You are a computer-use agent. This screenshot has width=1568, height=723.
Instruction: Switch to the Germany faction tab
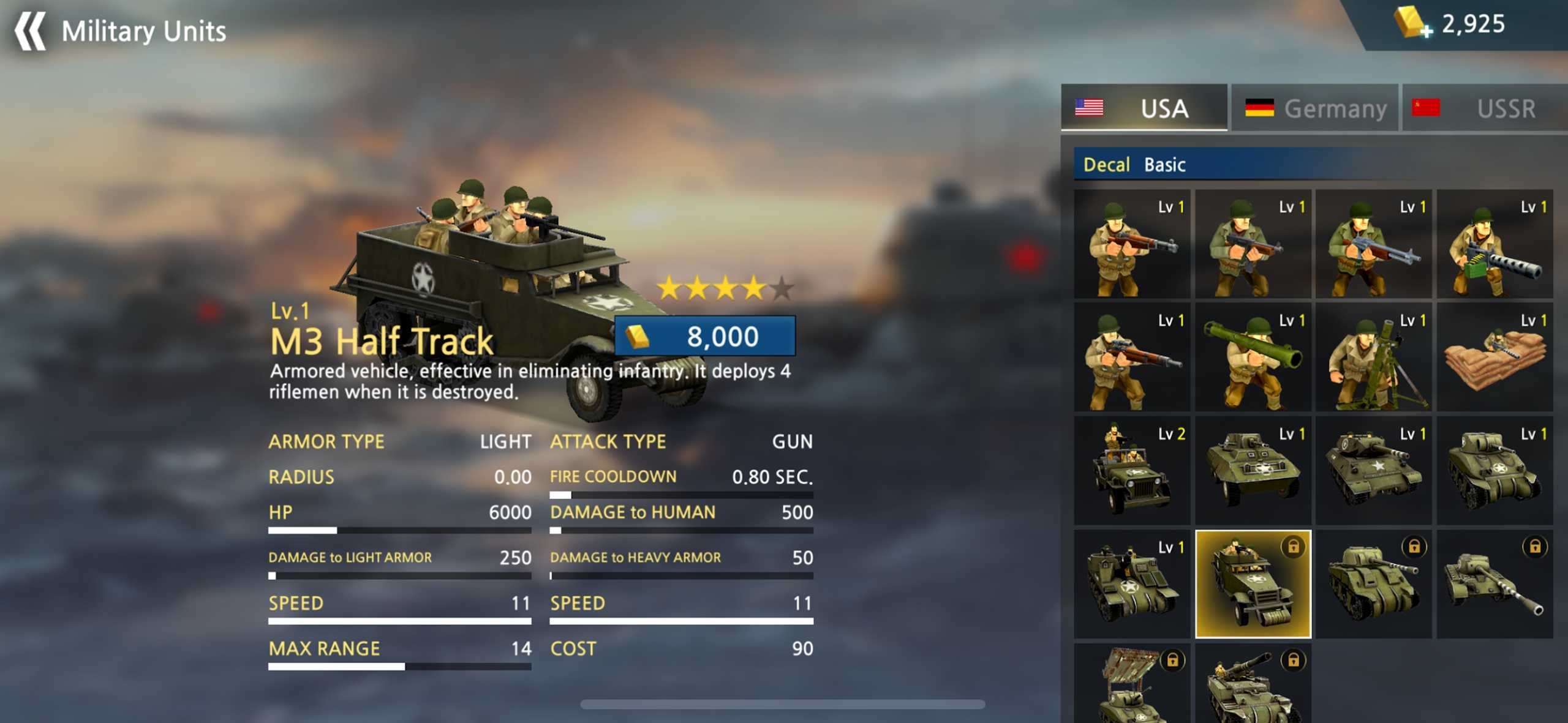click(1315, 108)
